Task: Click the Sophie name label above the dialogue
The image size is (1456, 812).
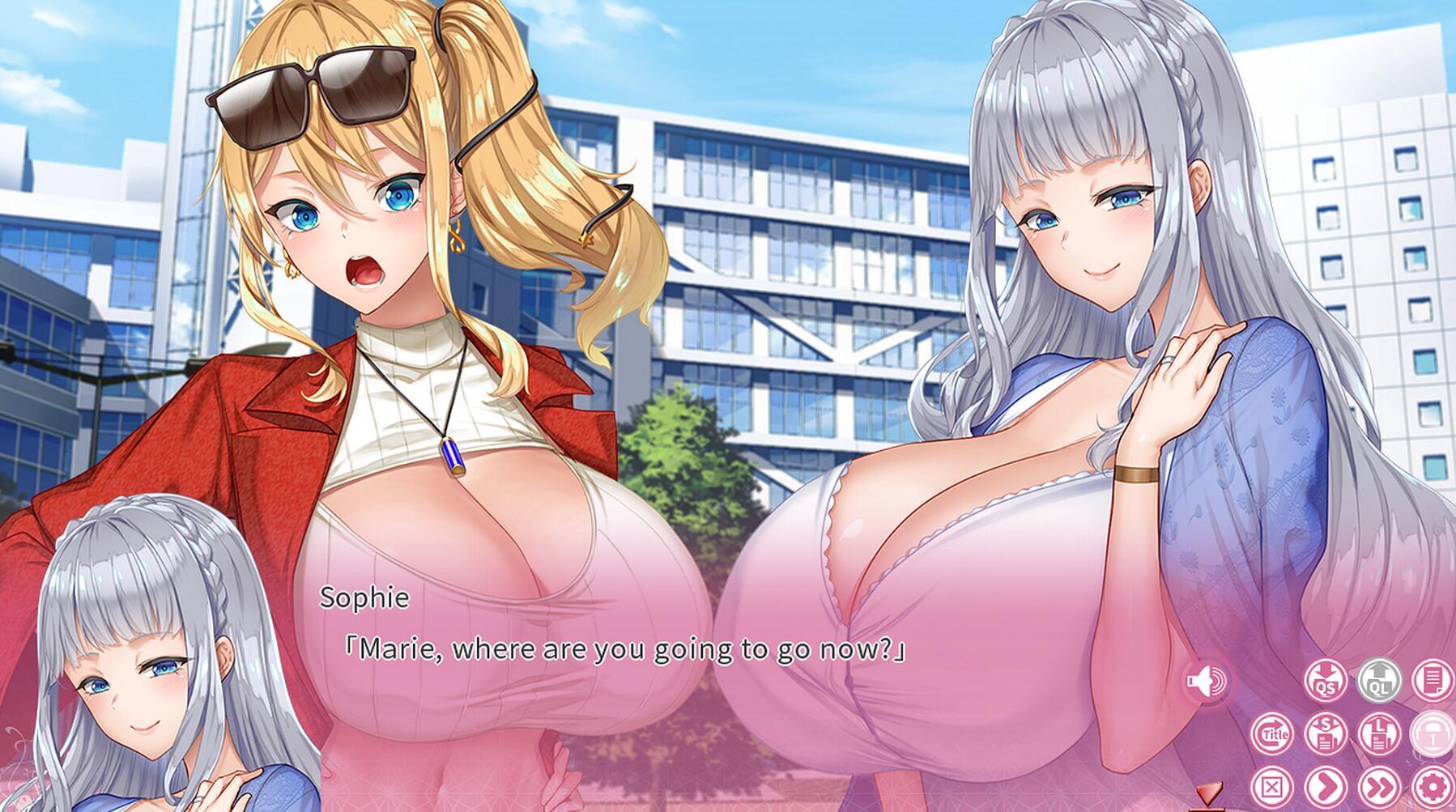Action: click(x=364, y=599)
